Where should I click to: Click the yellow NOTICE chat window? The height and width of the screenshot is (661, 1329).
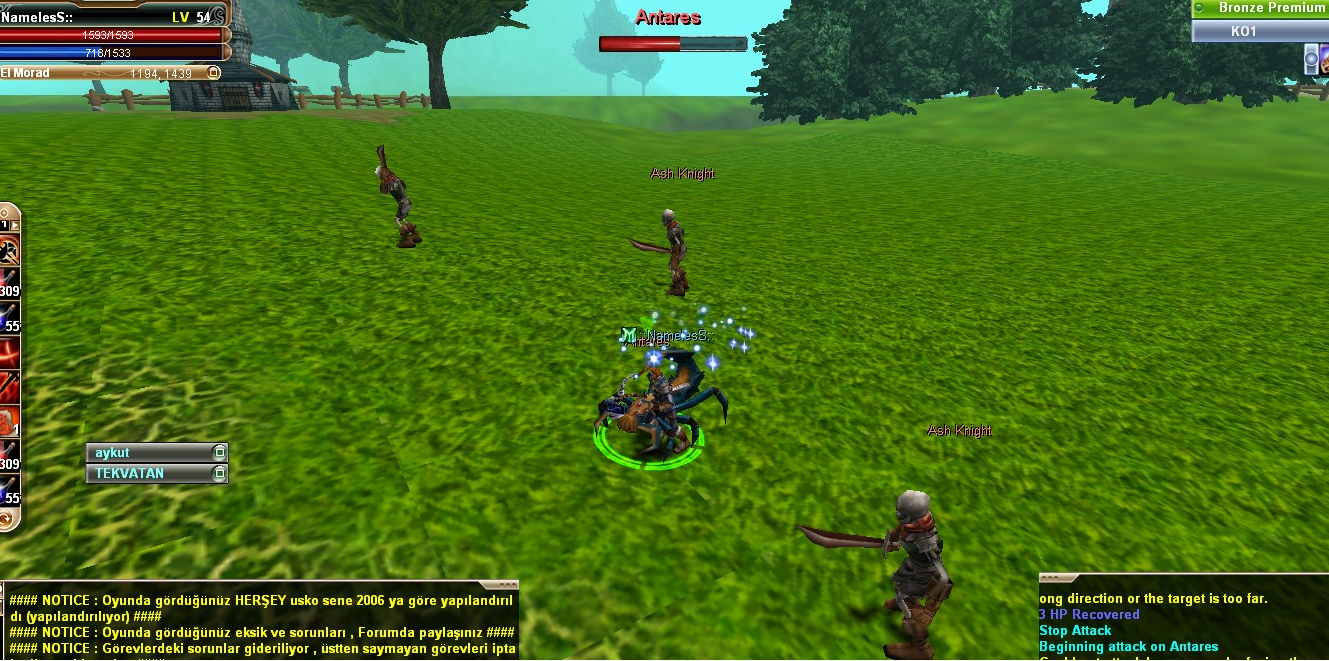click(x=260, y=624)
